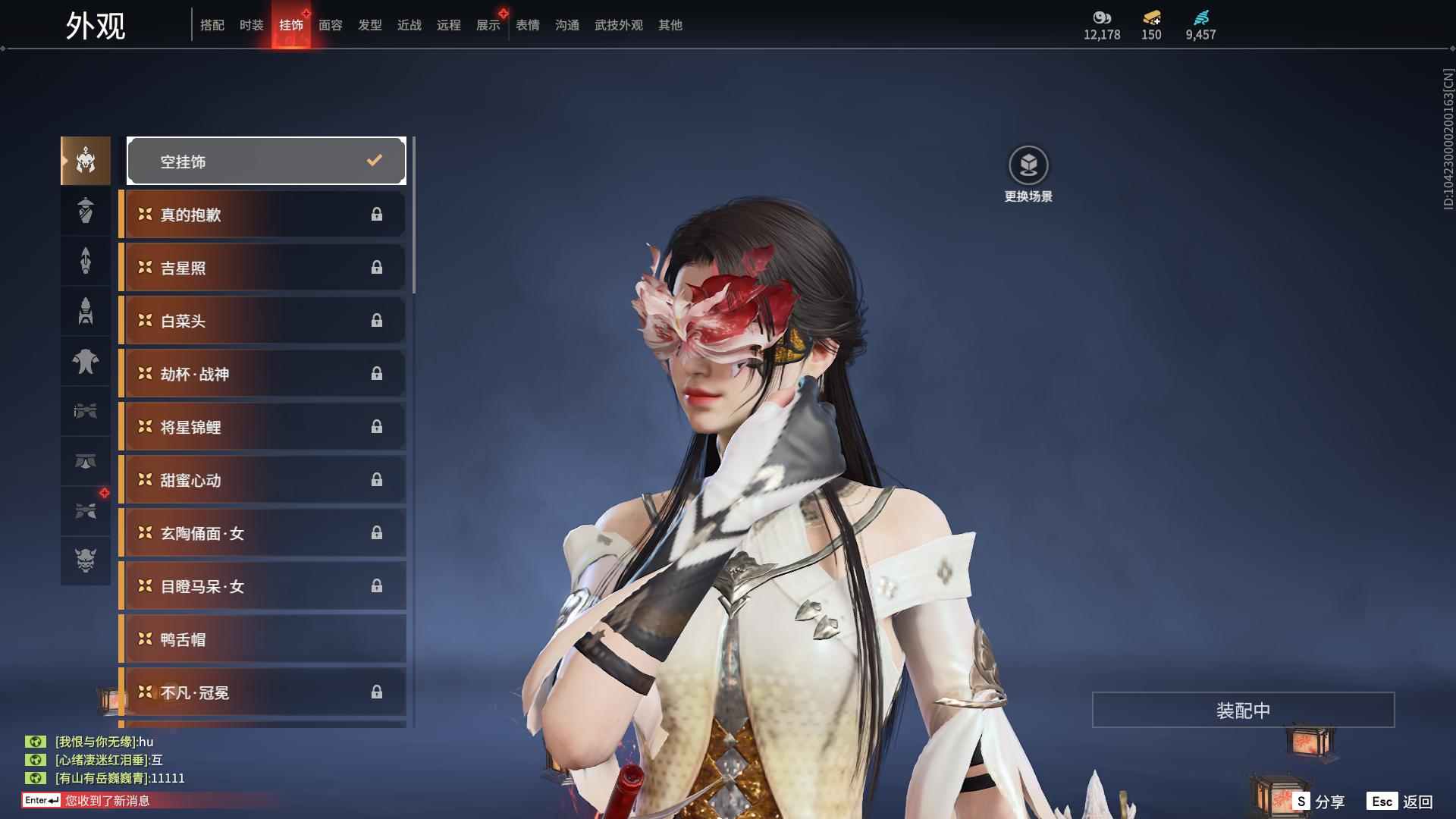Switch to the 展示 tab

(488, 25)
